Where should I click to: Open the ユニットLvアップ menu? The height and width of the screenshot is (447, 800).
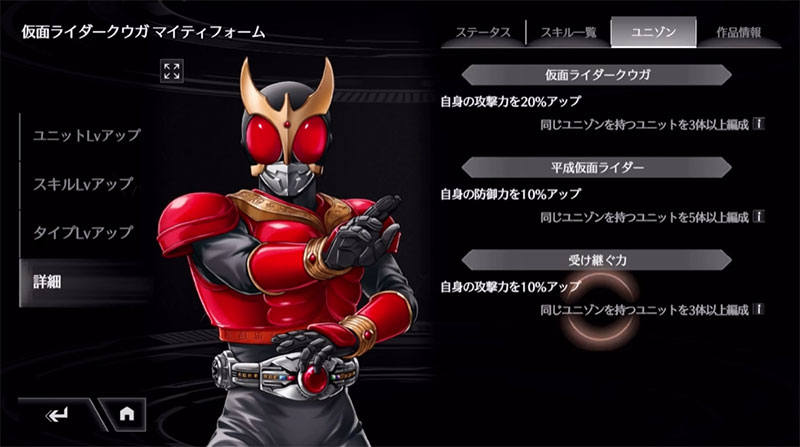(86, 135)
